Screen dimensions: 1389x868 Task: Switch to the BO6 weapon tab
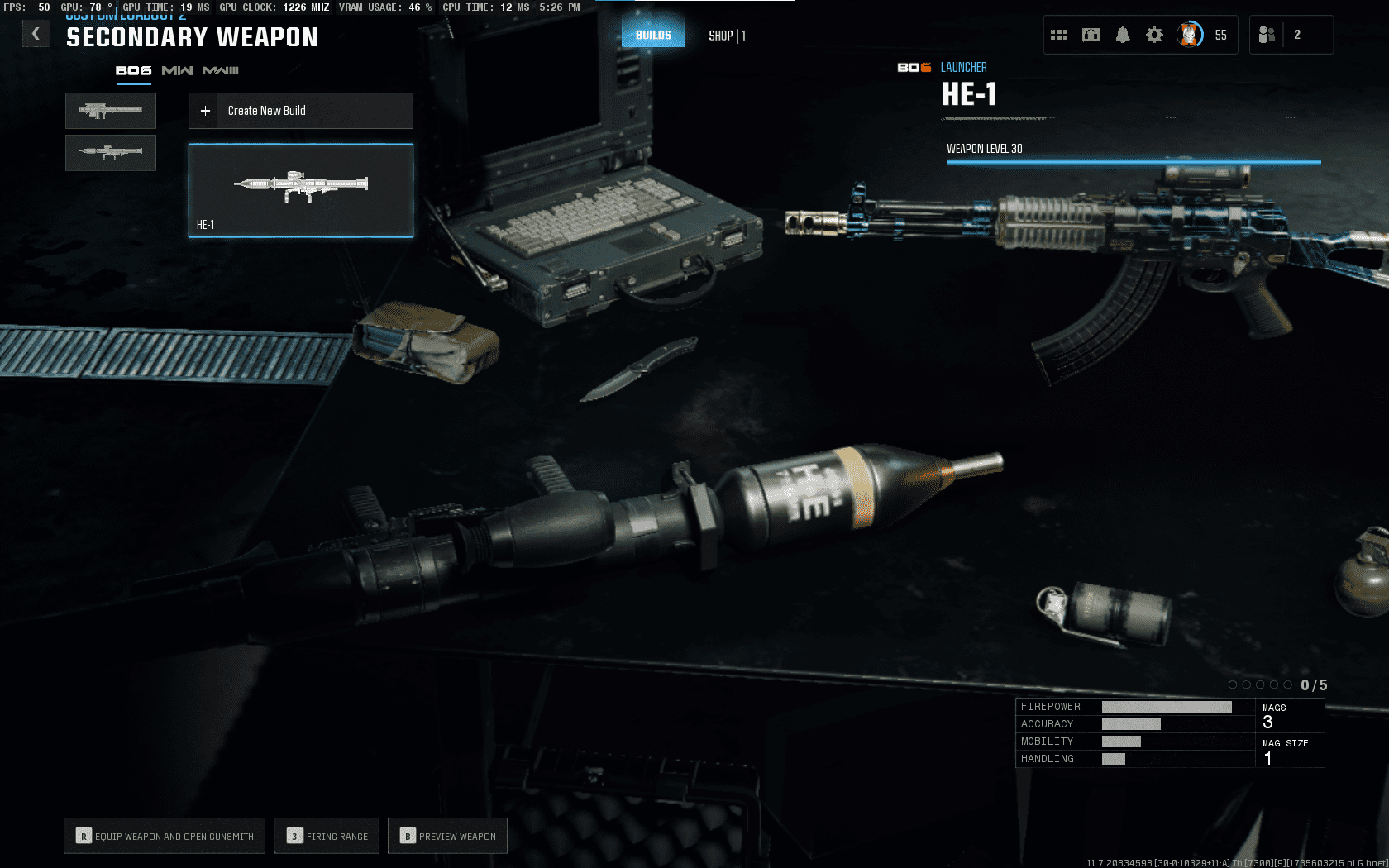[x=133, y=71]
